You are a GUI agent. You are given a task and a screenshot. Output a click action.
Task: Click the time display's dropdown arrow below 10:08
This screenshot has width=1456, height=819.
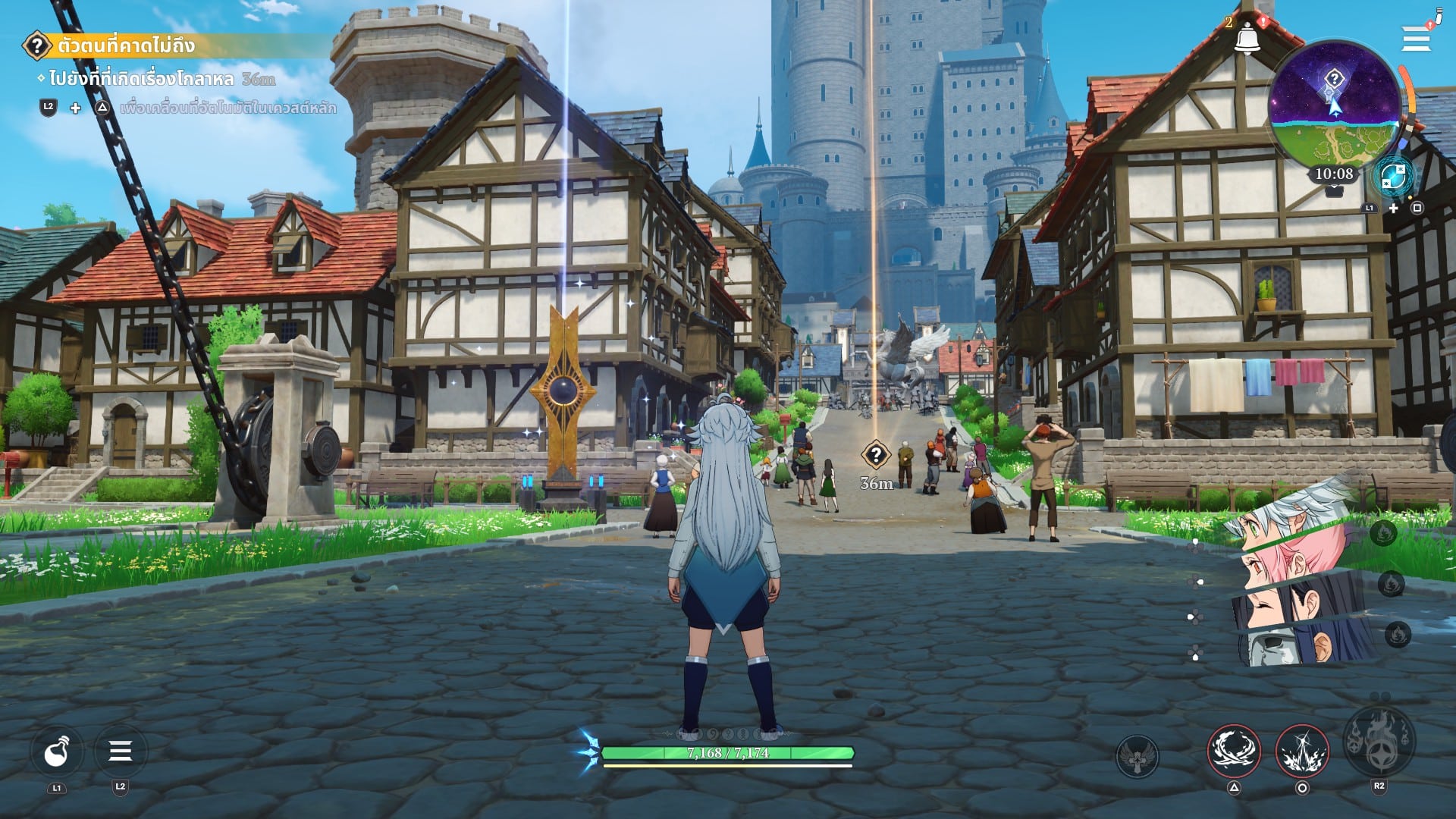[1334, 192]
